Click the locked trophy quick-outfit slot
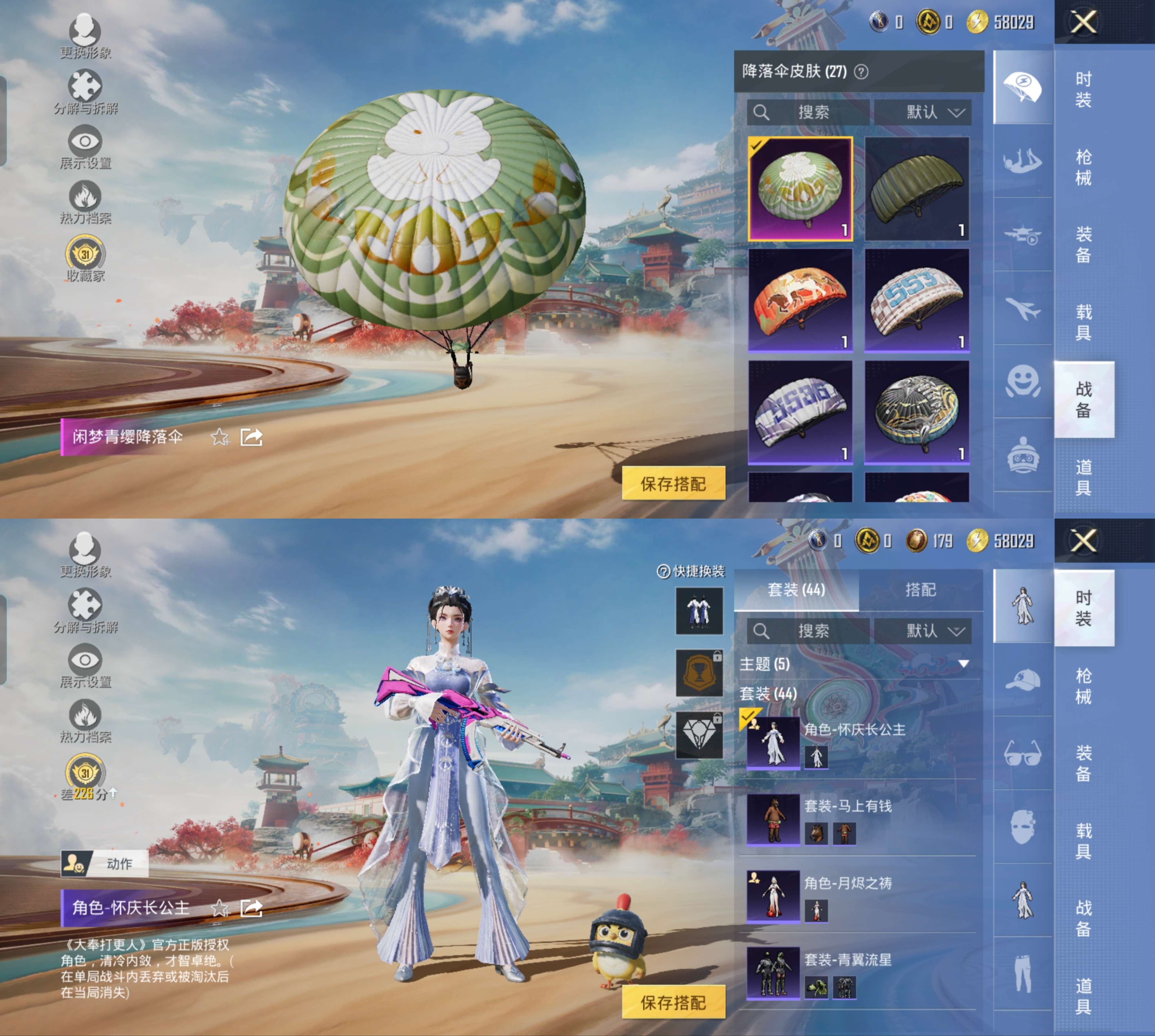This screenshot has height=1036, width=1155. pyautogui.click(x=699, y=673)
